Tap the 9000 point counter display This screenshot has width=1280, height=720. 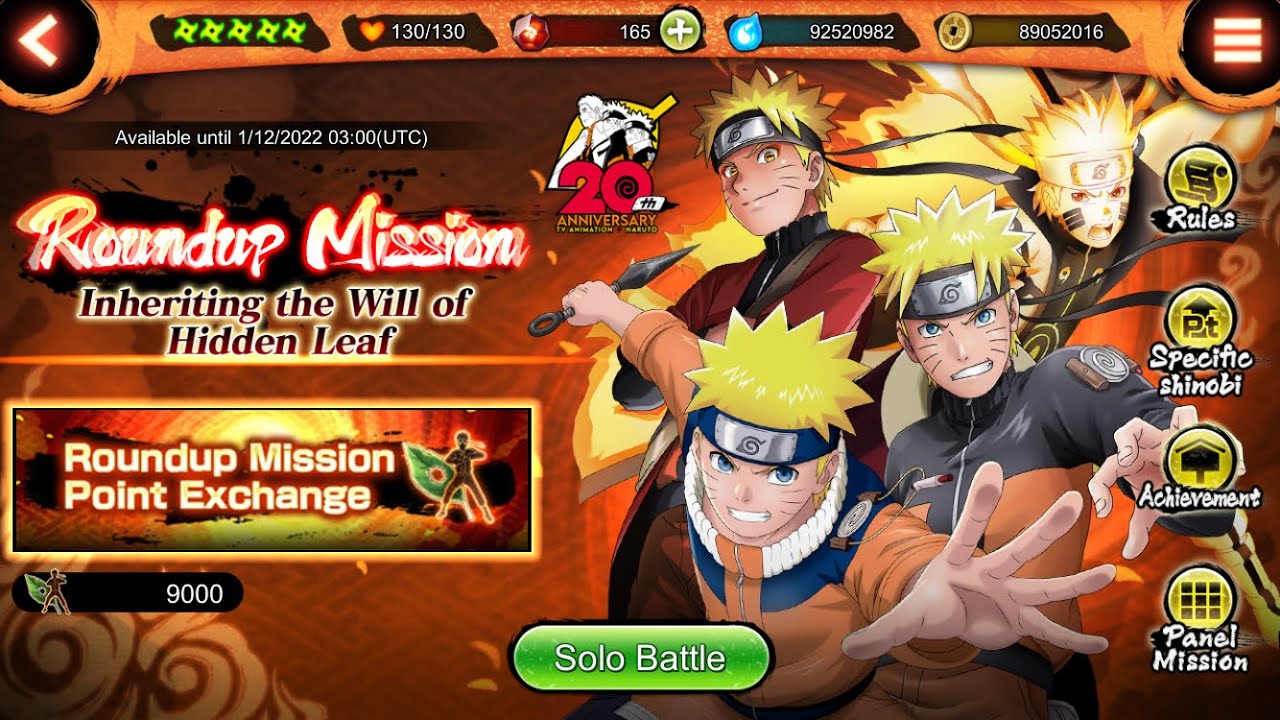(193, 591)
